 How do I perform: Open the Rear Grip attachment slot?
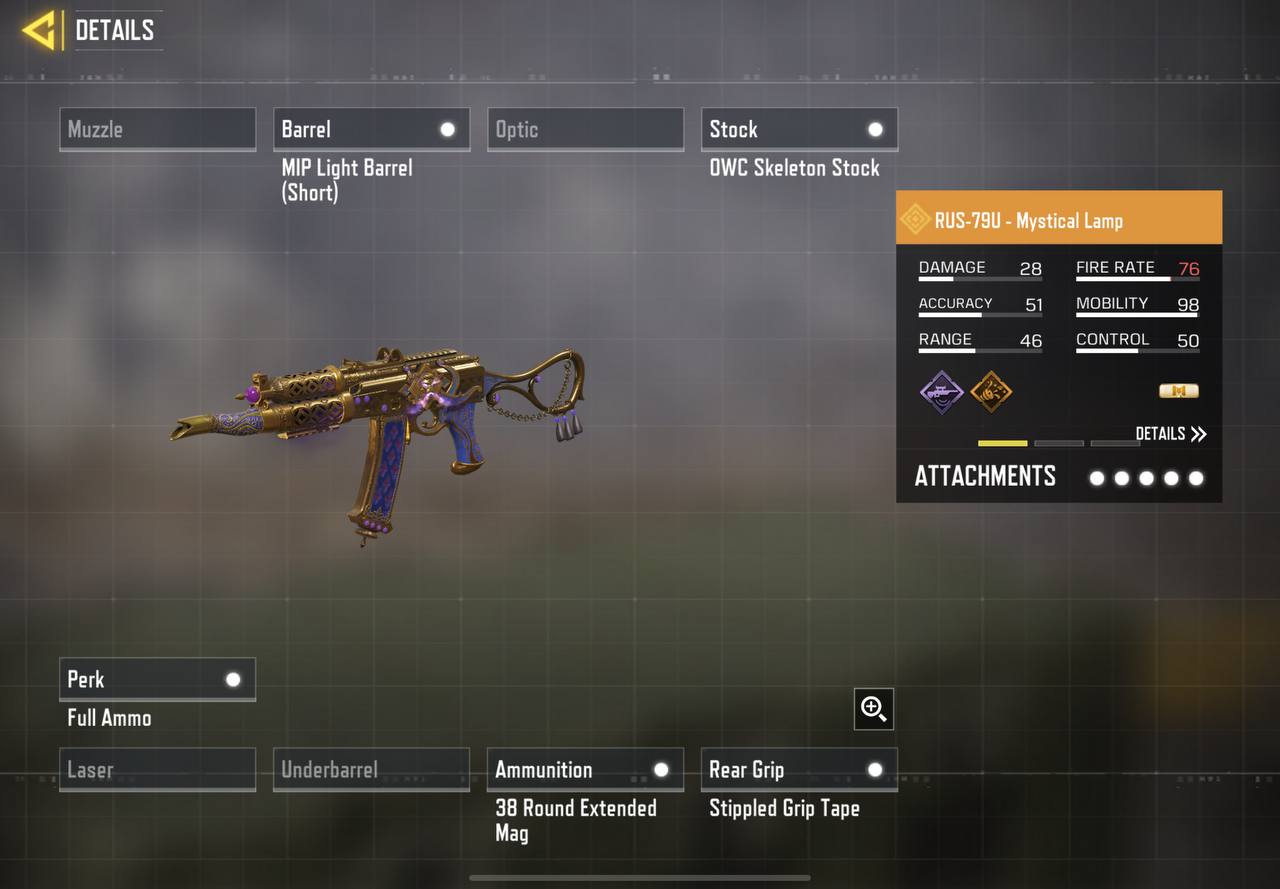click(799, 769)
